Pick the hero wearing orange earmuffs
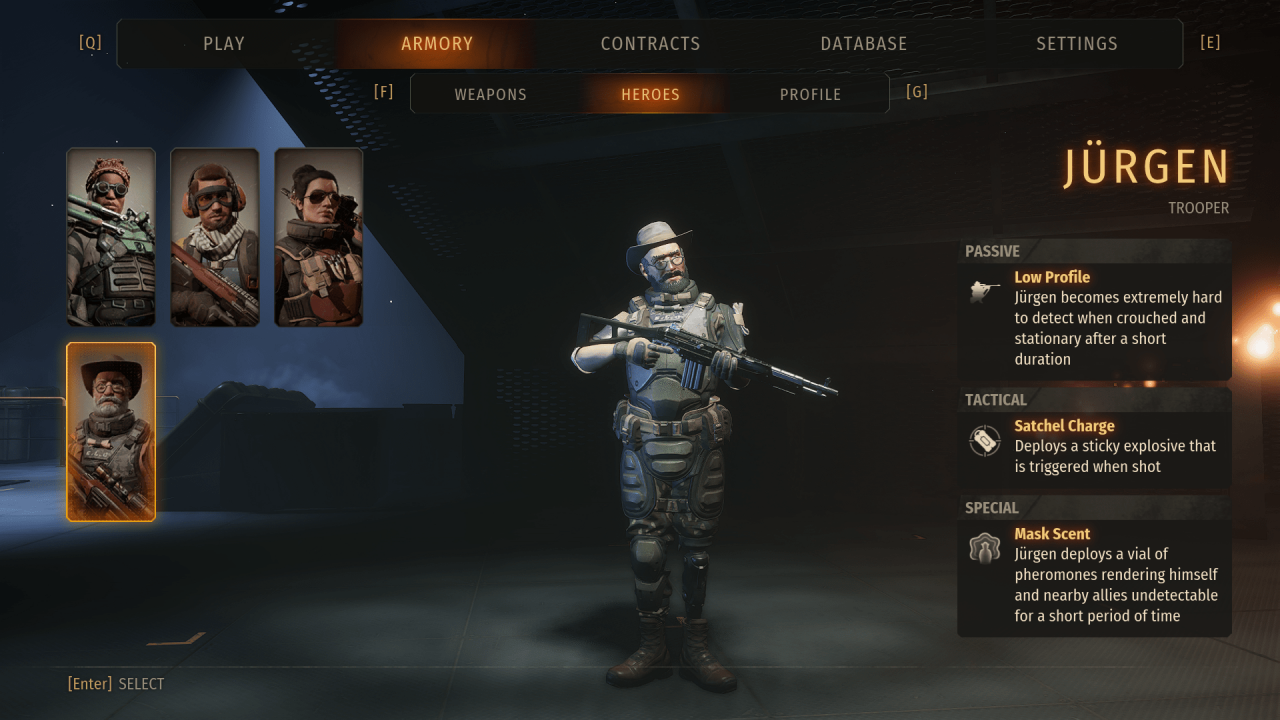The image size is (1280, 720). (215, 237)
